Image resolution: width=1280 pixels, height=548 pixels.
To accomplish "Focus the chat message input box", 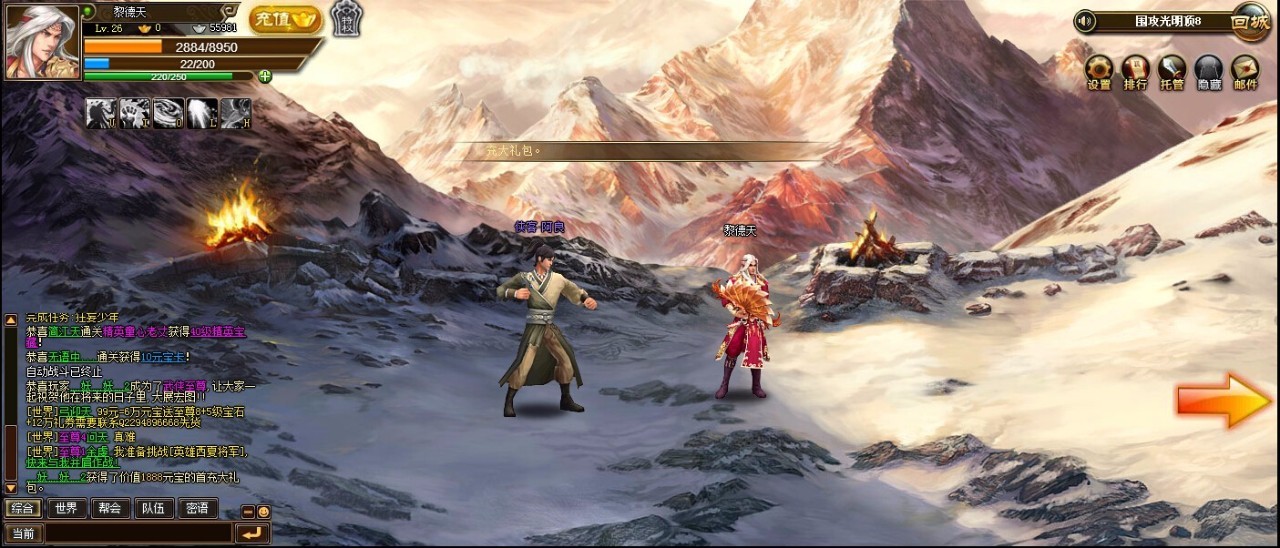I will (x=138, y=534).
